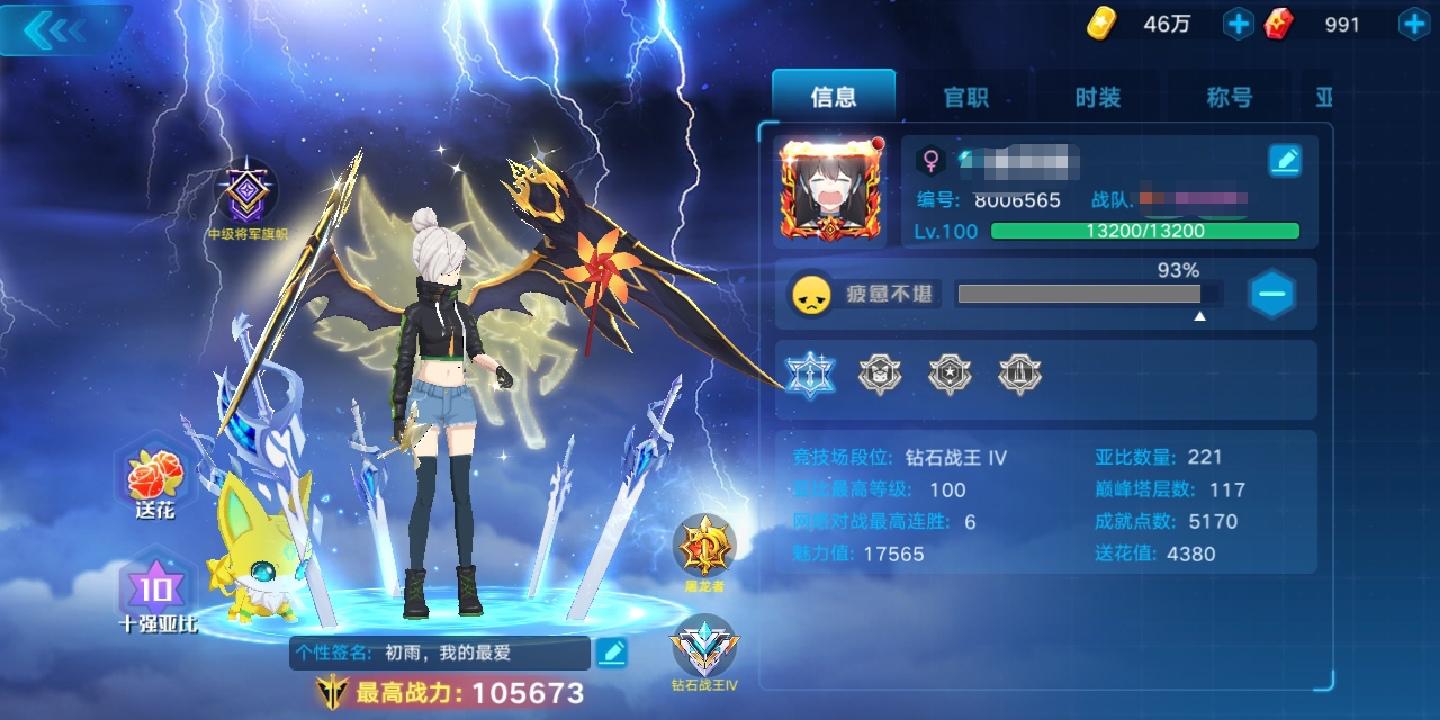Open the 称号 tab

coord(1227,97)
